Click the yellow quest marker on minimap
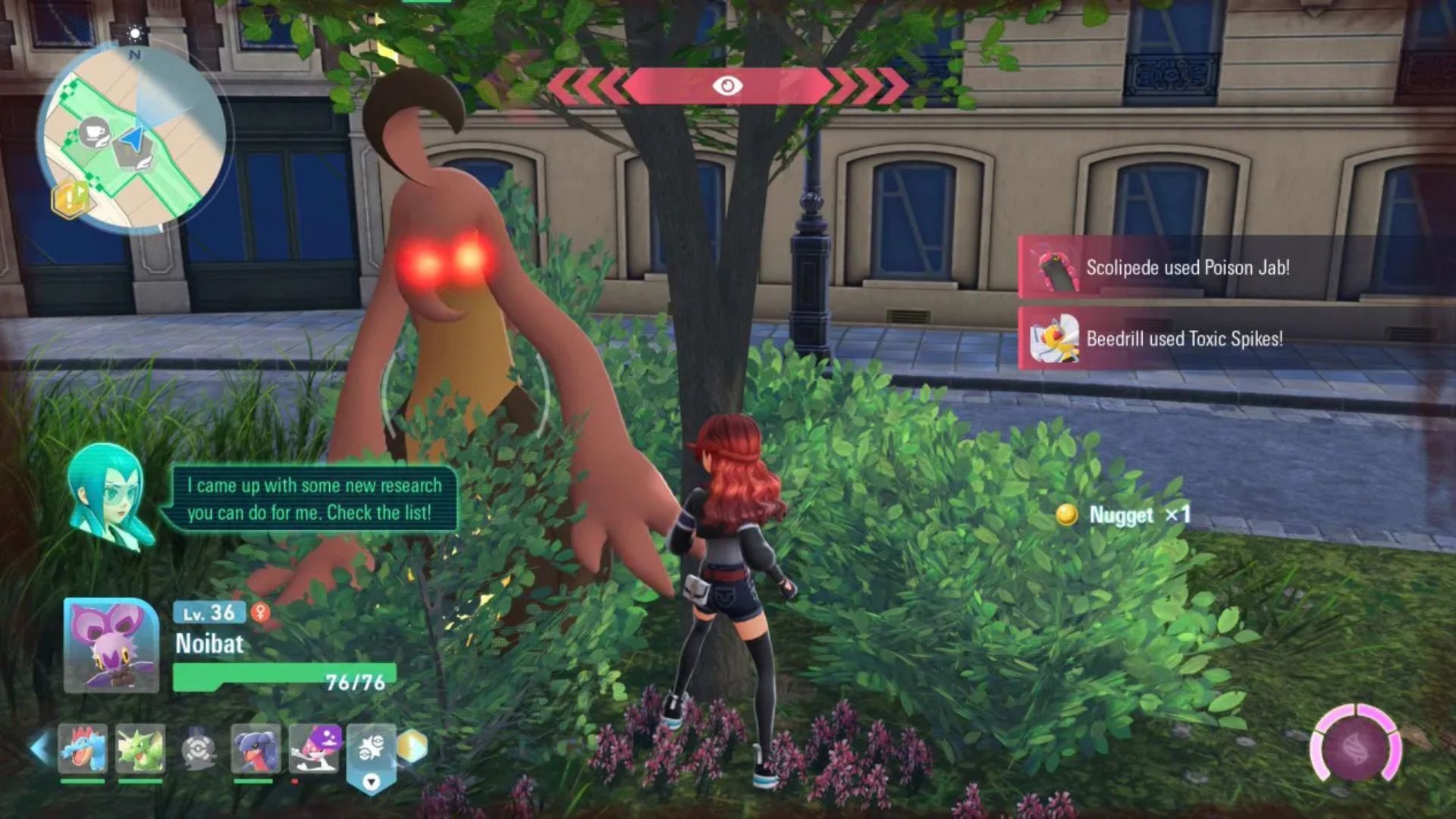Image resolution: width=1456 pixels, height=819 pixels. tap(70, 199)
